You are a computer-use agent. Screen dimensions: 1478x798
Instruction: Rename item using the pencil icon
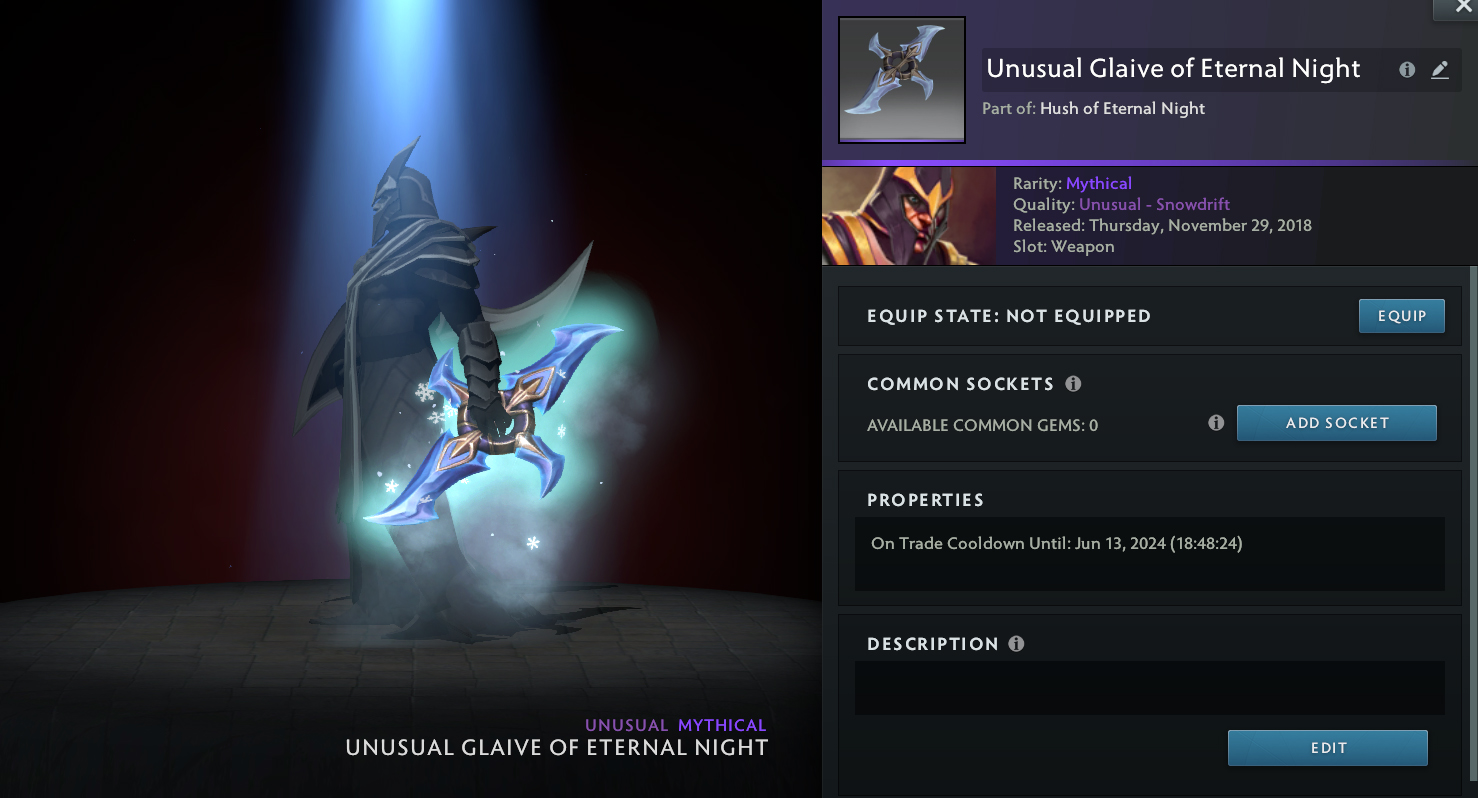(x=1439, y=70)
